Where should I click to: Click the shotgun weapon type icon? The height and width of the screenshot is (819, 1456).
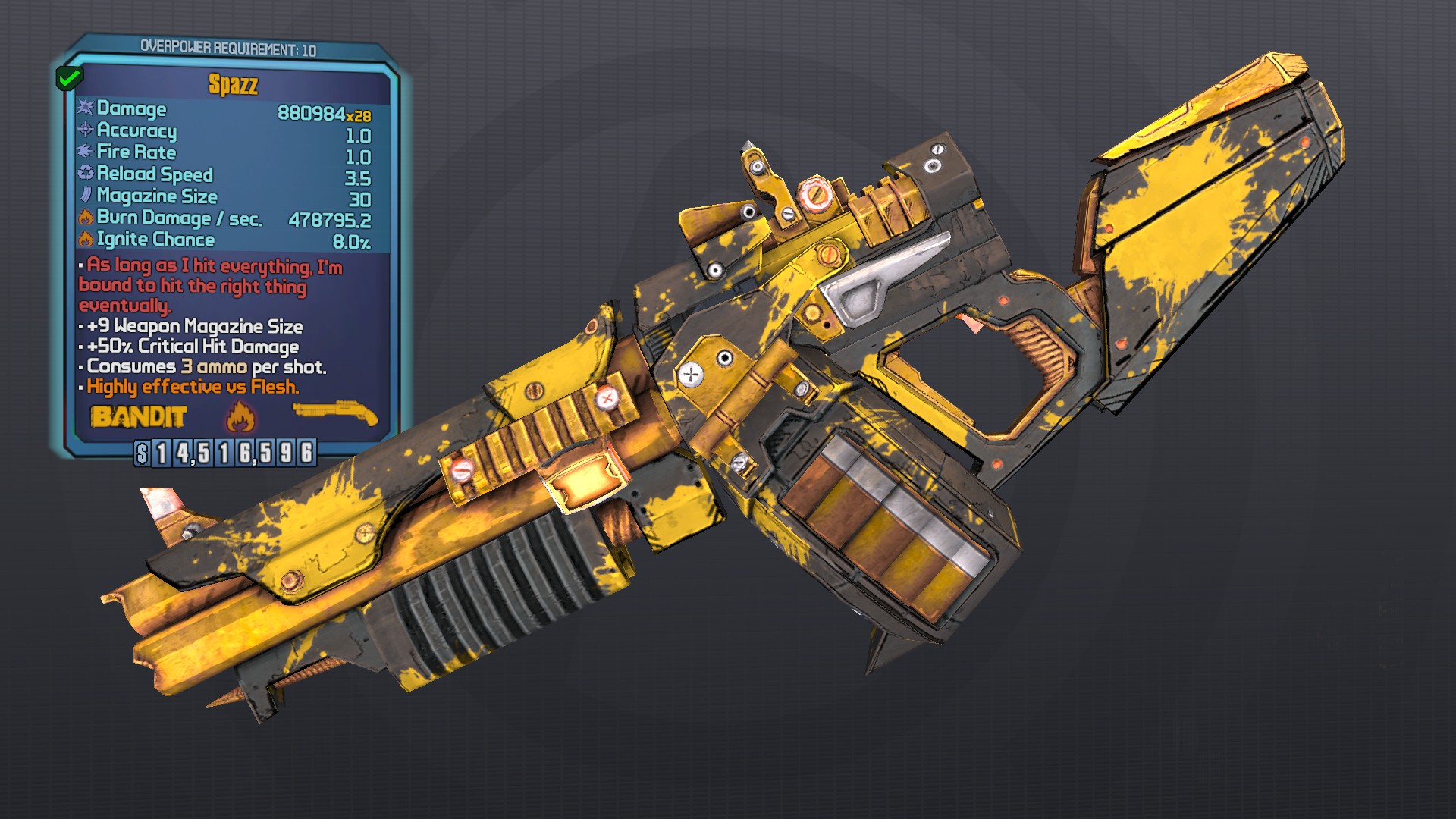tap(335, 413)
